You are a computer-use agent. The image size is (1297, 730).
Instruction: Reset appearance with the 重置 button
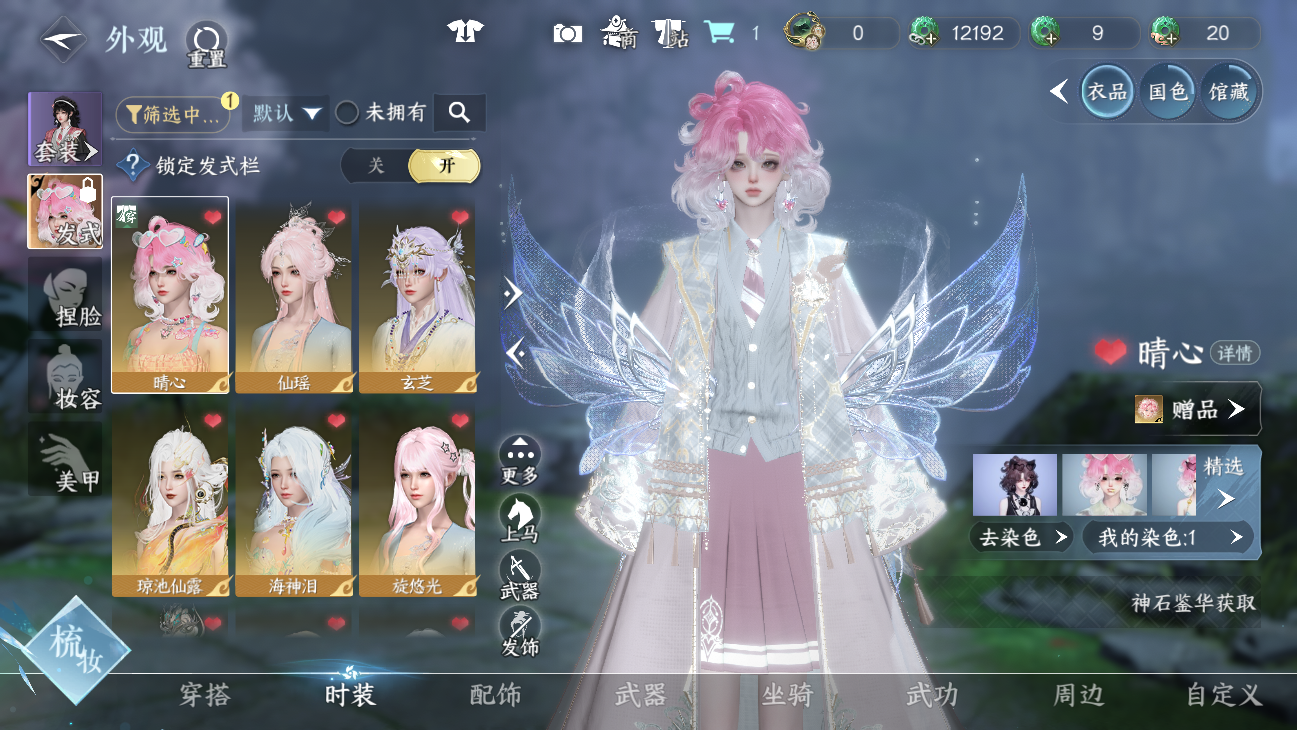(207, 44)
